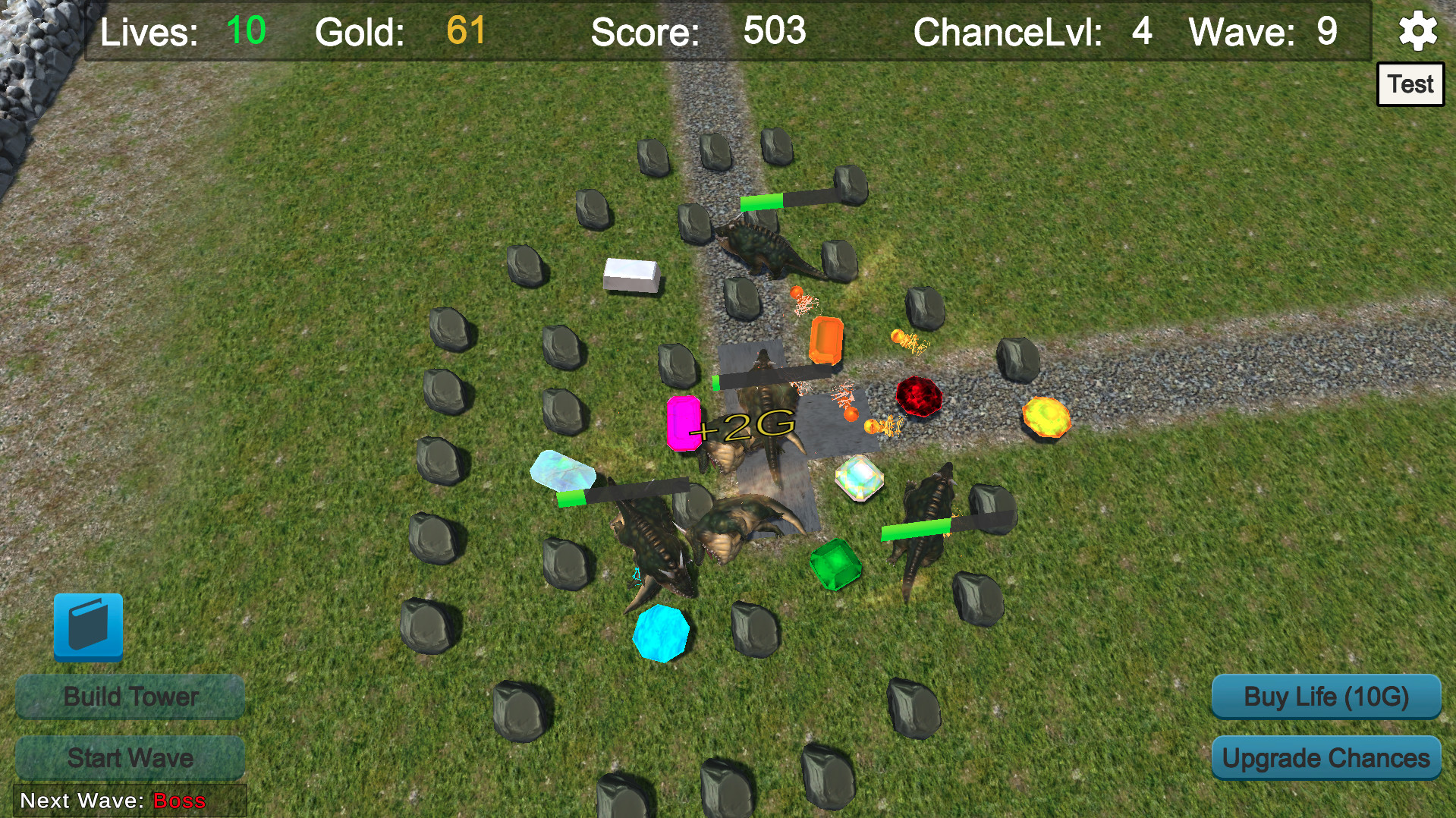Open the blue tower guide book
This screenshot has width=1456, height=818.
pyautogui.click(x=89, y=628)
